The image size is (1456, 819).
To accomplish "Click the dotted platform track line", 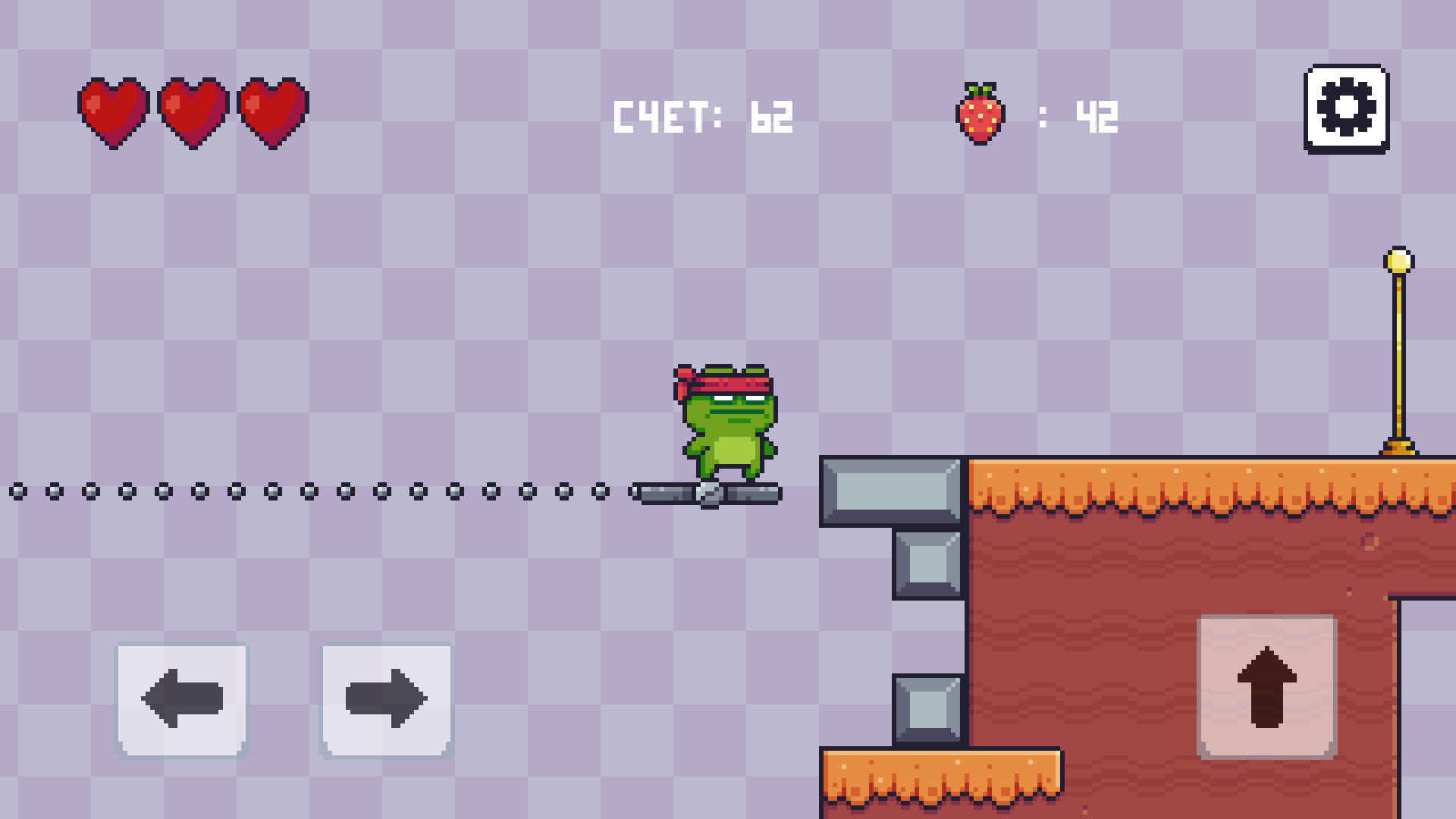I will 303,492.
